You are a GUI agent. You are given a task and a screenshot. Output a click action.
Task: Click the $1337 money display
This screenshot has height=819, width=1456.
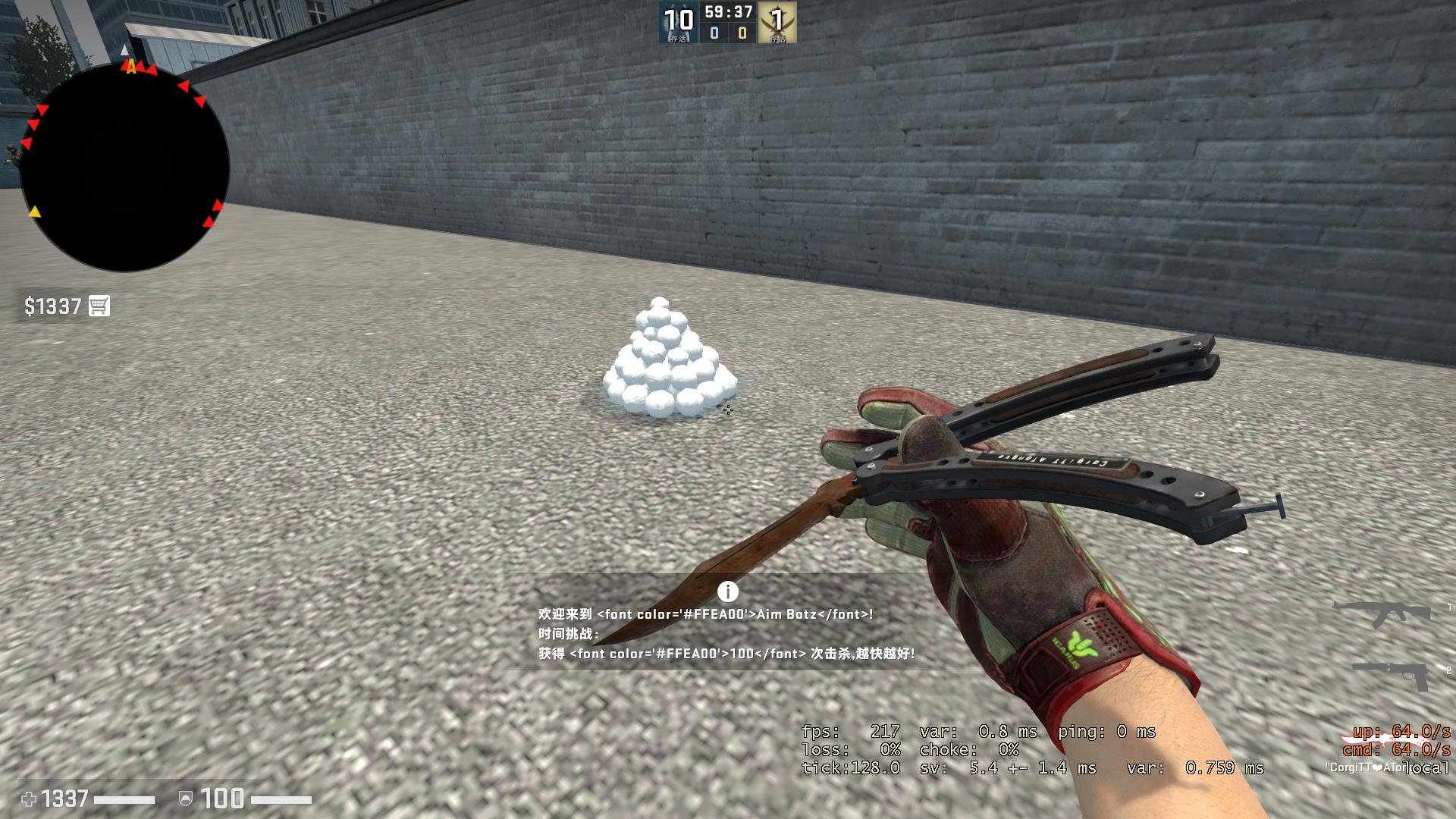coord(52,306)
